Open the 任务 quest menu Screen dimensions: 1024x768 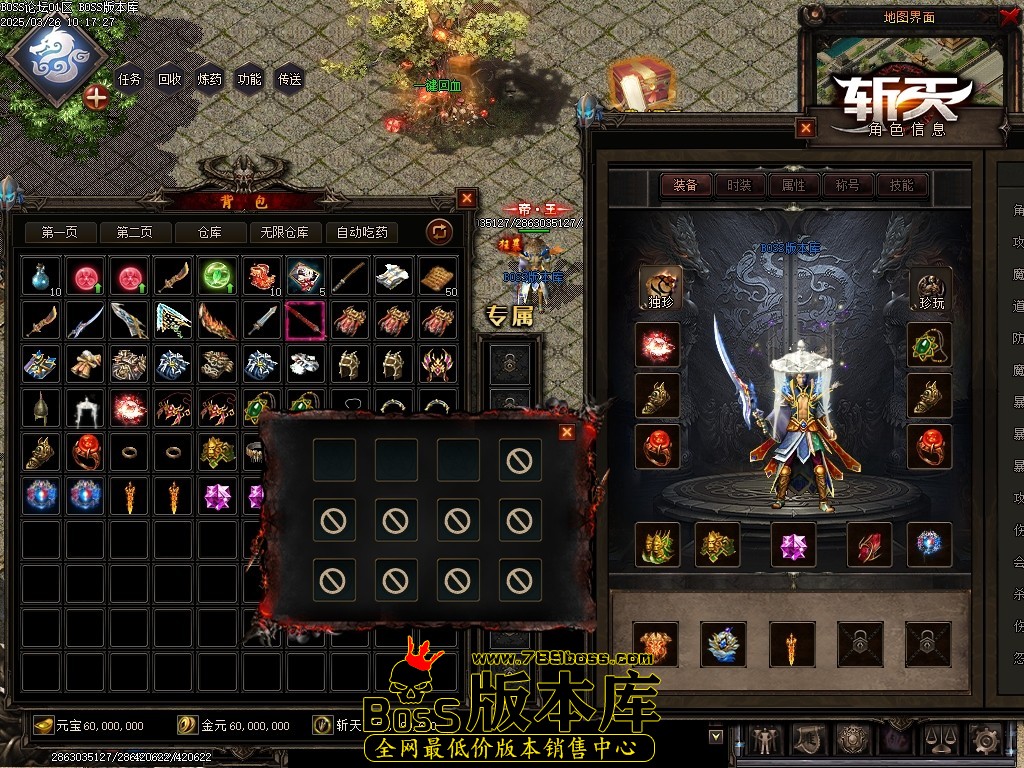(x=129, y=79)
